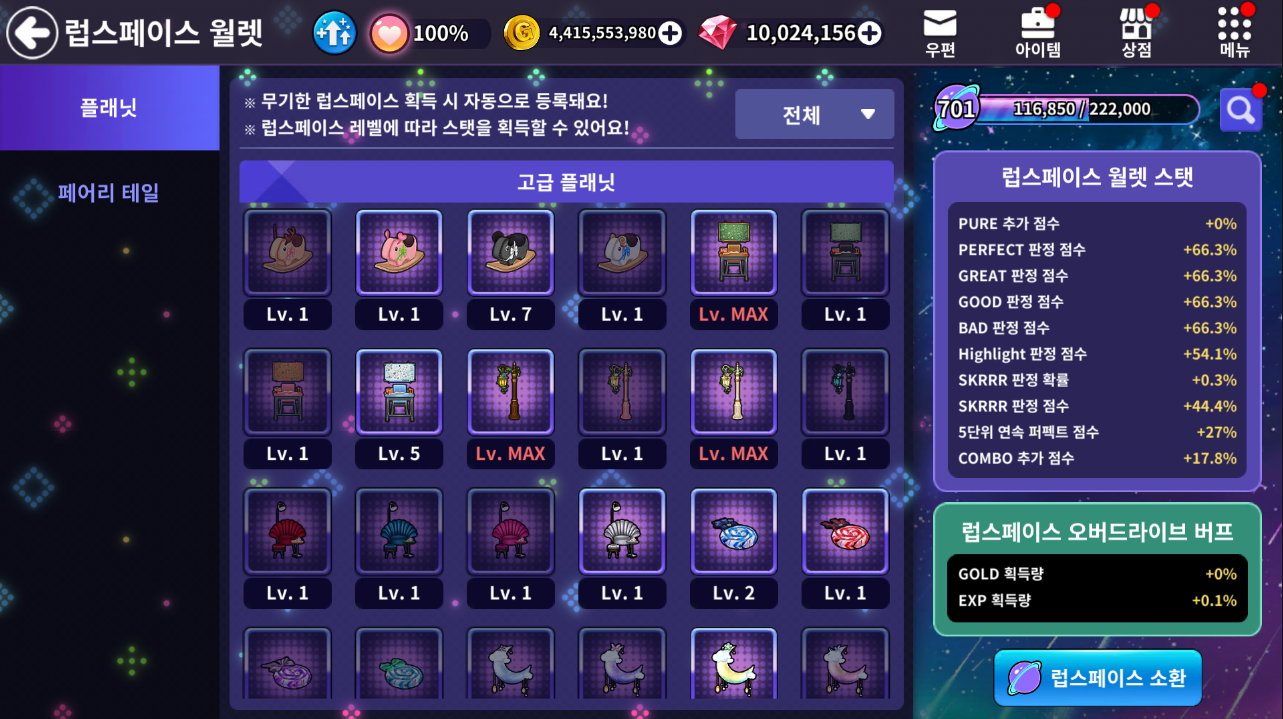
Task: Go back using the arrow button
Action: pyautogui.click(x=32, y=33)
